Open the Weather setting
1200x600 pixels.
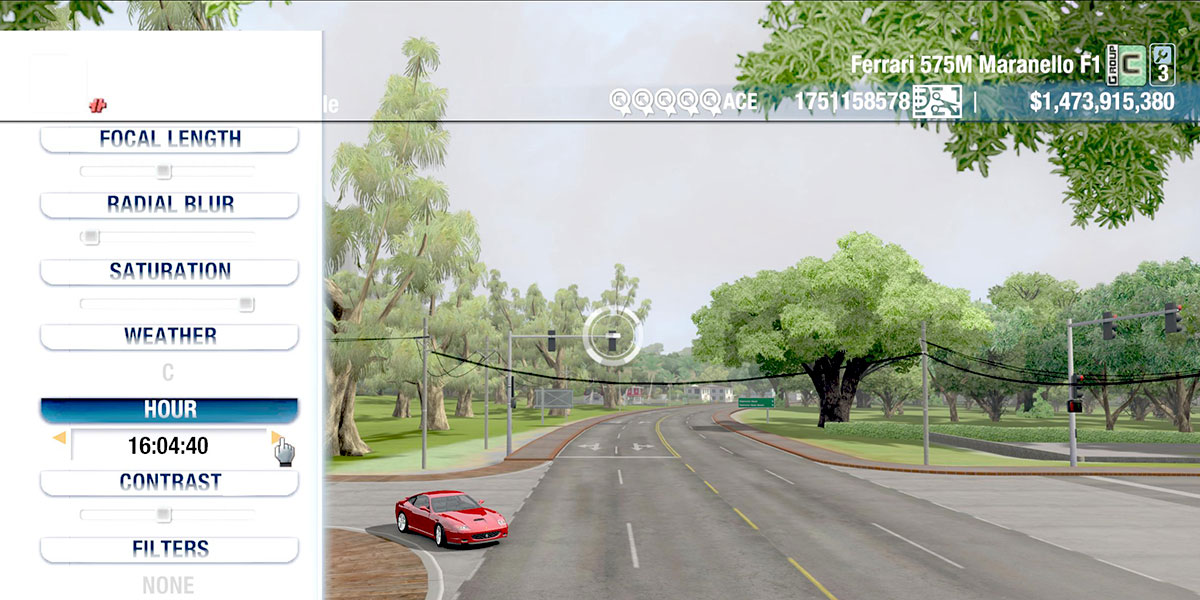169,336
